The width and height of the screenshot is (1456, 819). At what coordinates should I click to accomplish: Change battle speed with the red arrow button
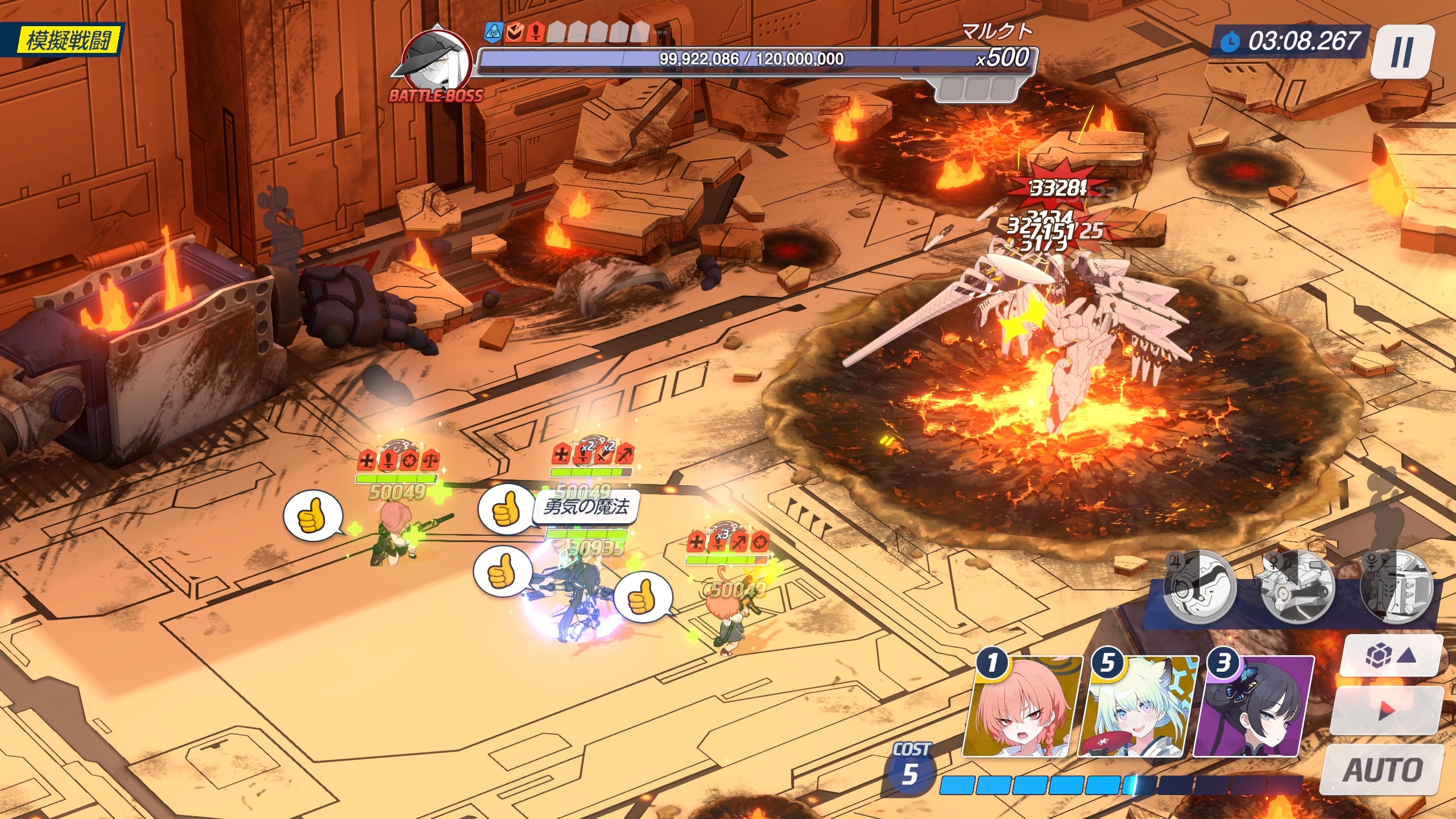pos(1387,711)
